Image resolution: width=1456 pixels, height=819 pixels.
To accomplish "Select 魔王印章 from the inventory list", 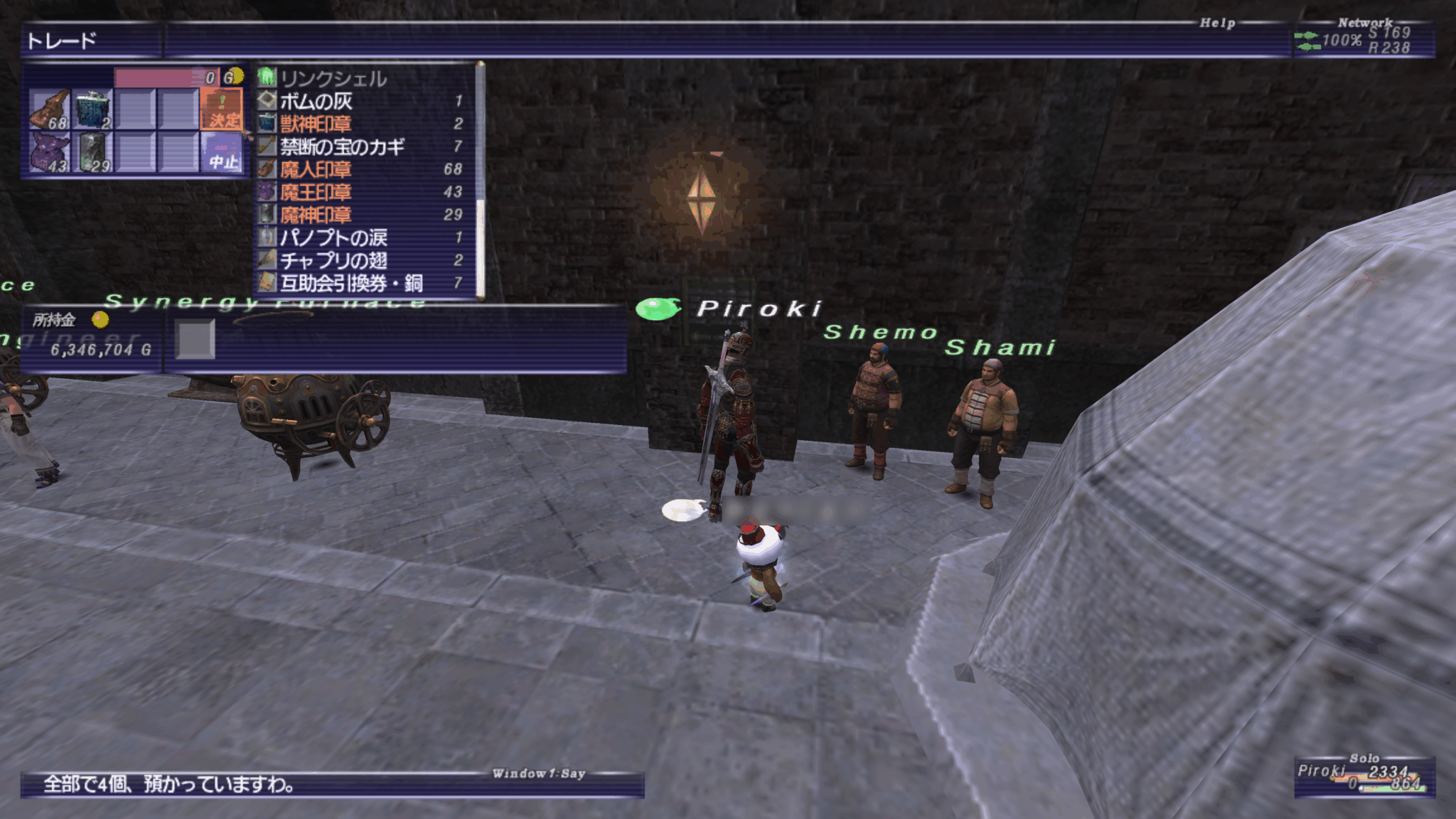I will tap(316, 192).
